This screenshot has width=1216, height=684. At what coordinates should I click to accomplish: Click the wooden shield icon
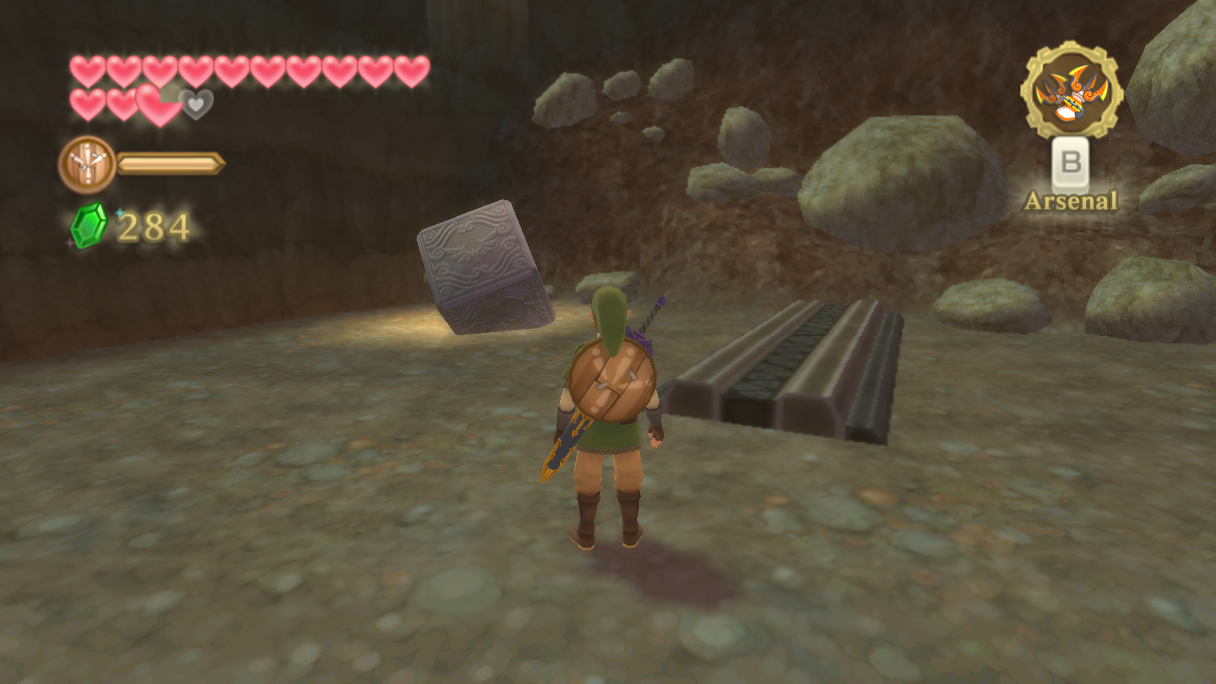[x=87, y=164]
